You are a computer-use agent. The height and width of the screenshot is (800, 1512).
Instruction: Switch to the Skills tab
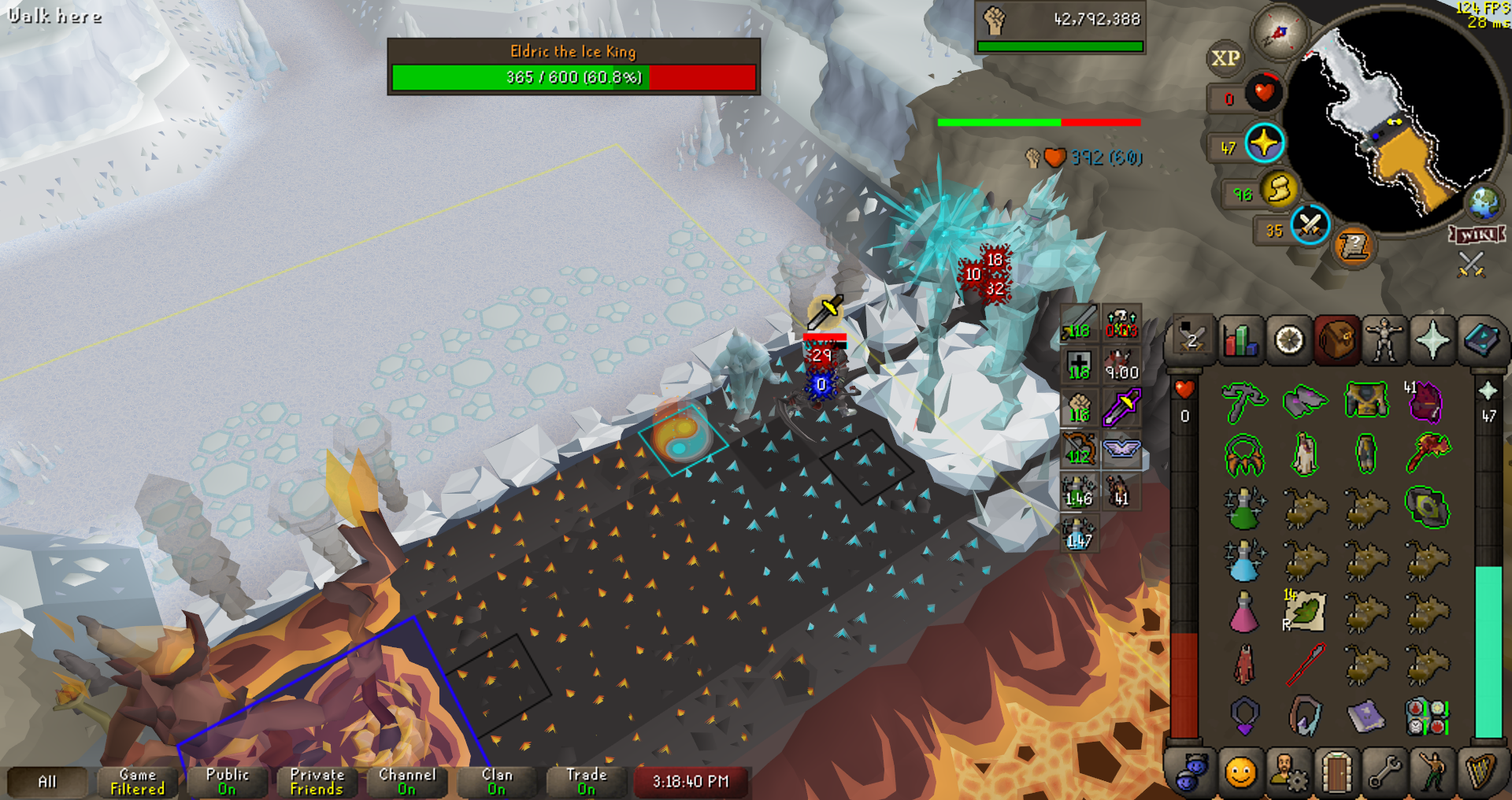point(1240,341)
